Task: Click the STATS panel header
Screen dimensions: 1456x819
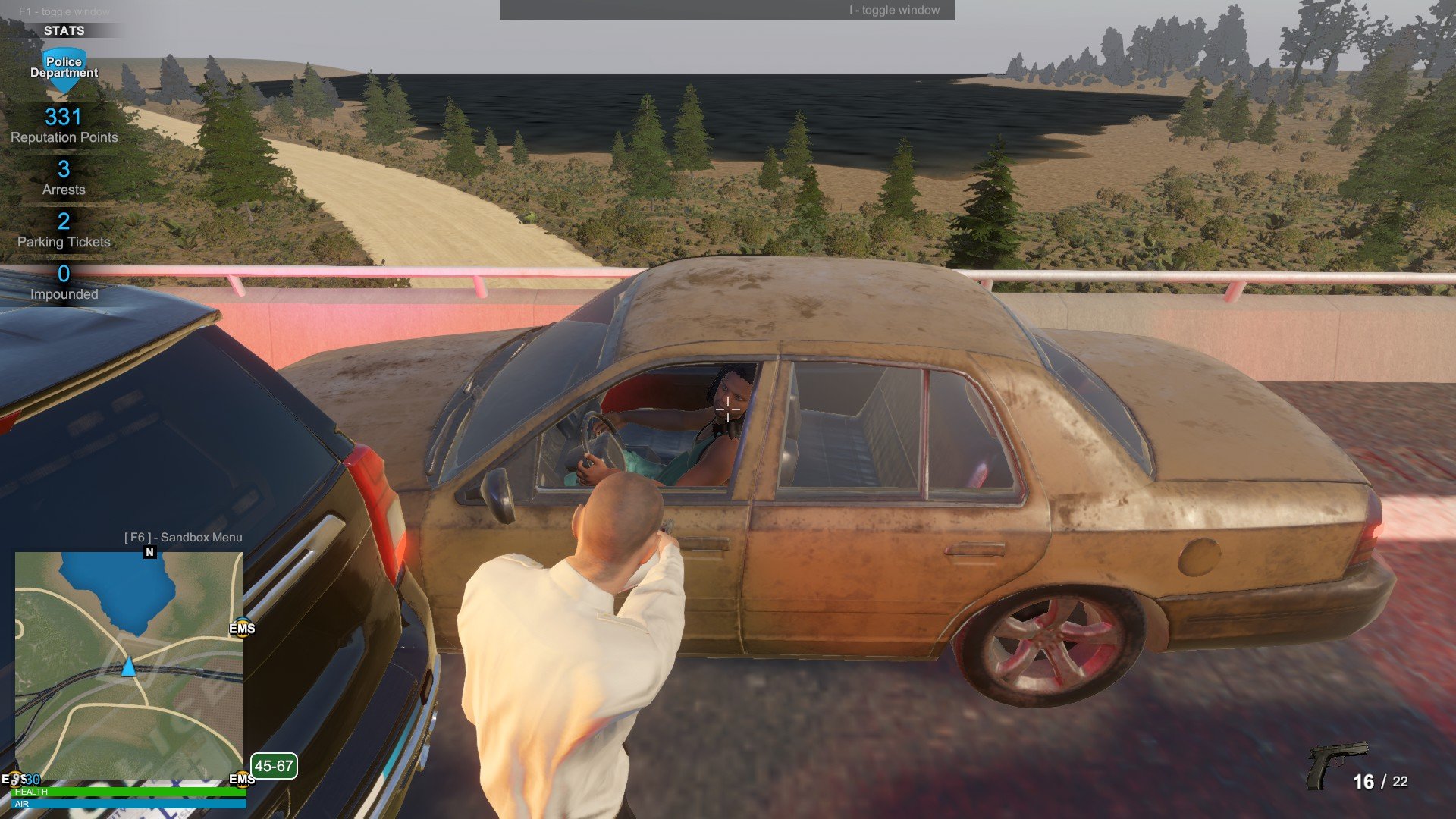Action: tap(64, 30)
